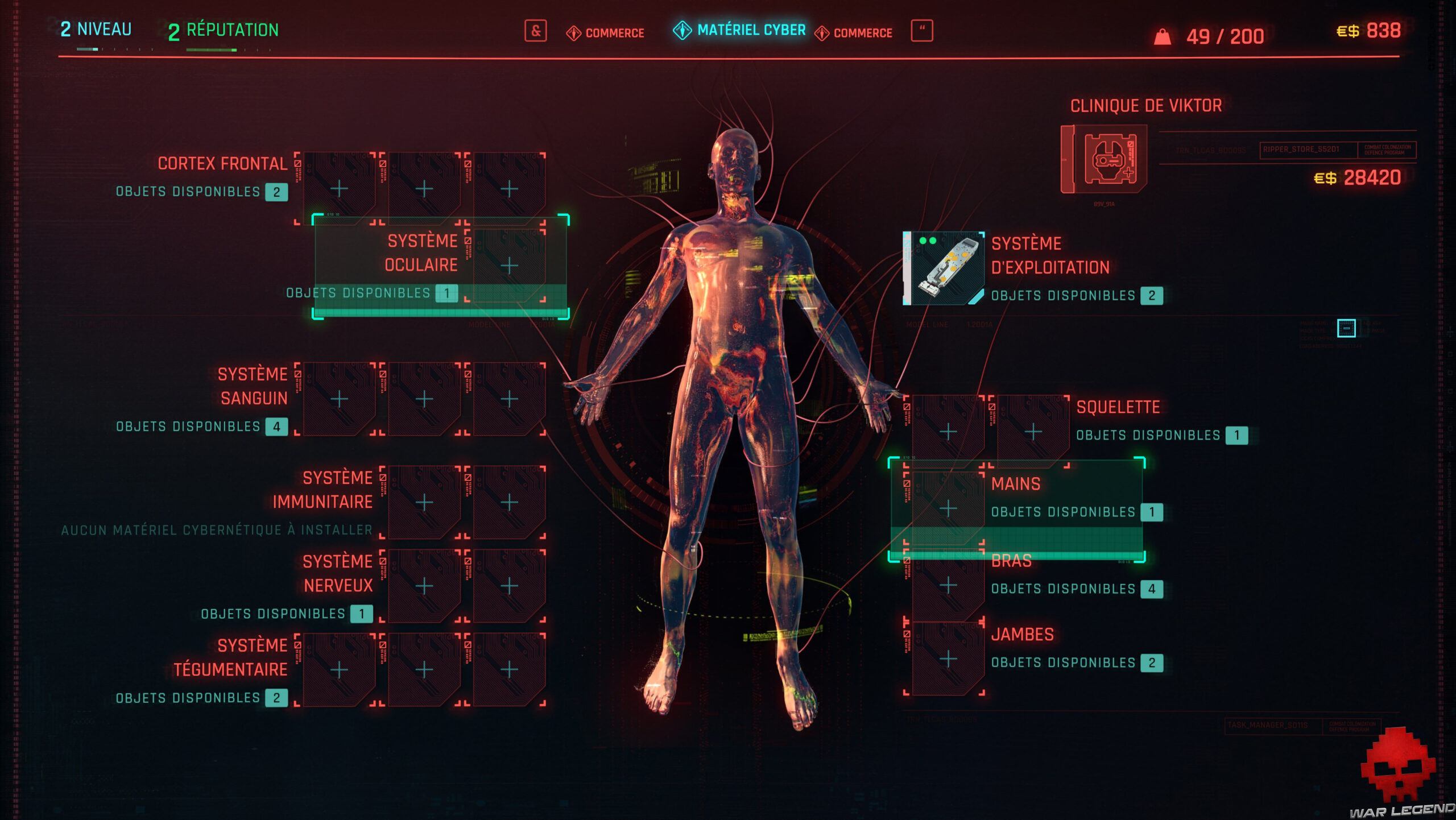This screenshot has width=1456, height=820.
Task: Click the first Système Sanguin plus slot
Action: coord(340,400)
